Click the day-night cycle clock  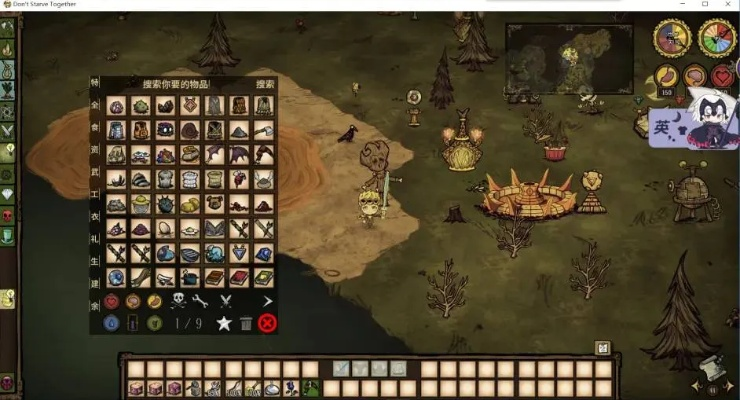pyautogui.click(x=671, y=38)
